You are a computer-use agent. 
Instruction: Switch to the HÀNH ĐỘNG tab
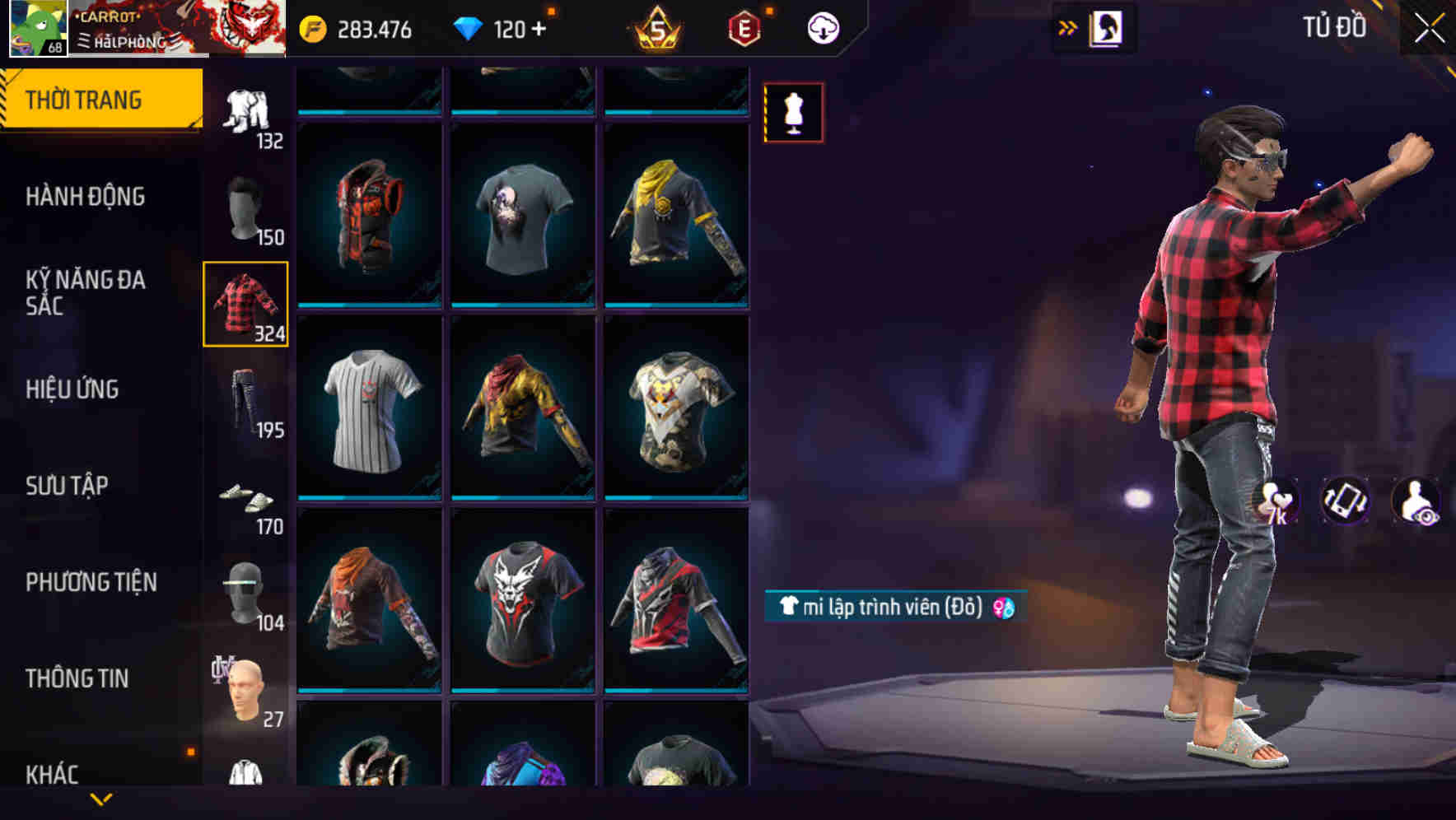pyautogui.click(x=86, y=197)
